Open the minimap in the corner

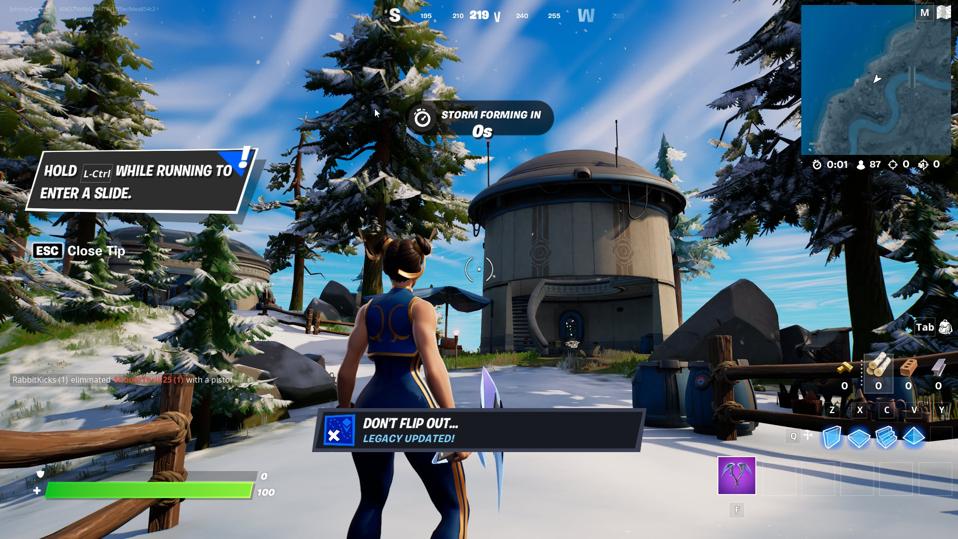tap(876, 80)
